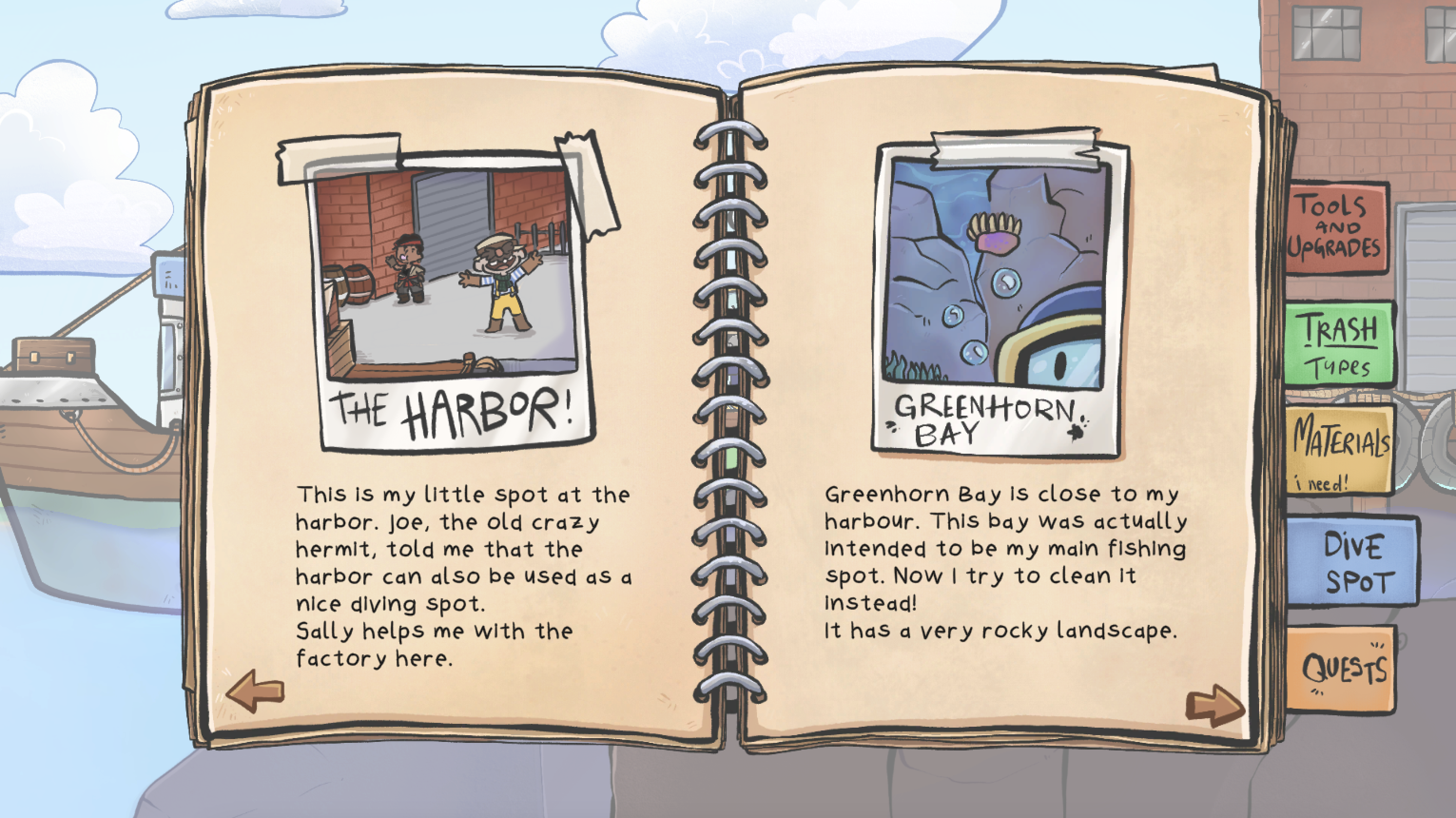Switch to the Trash Types tab
The image size is (1456, 818).
point(1339,344)
